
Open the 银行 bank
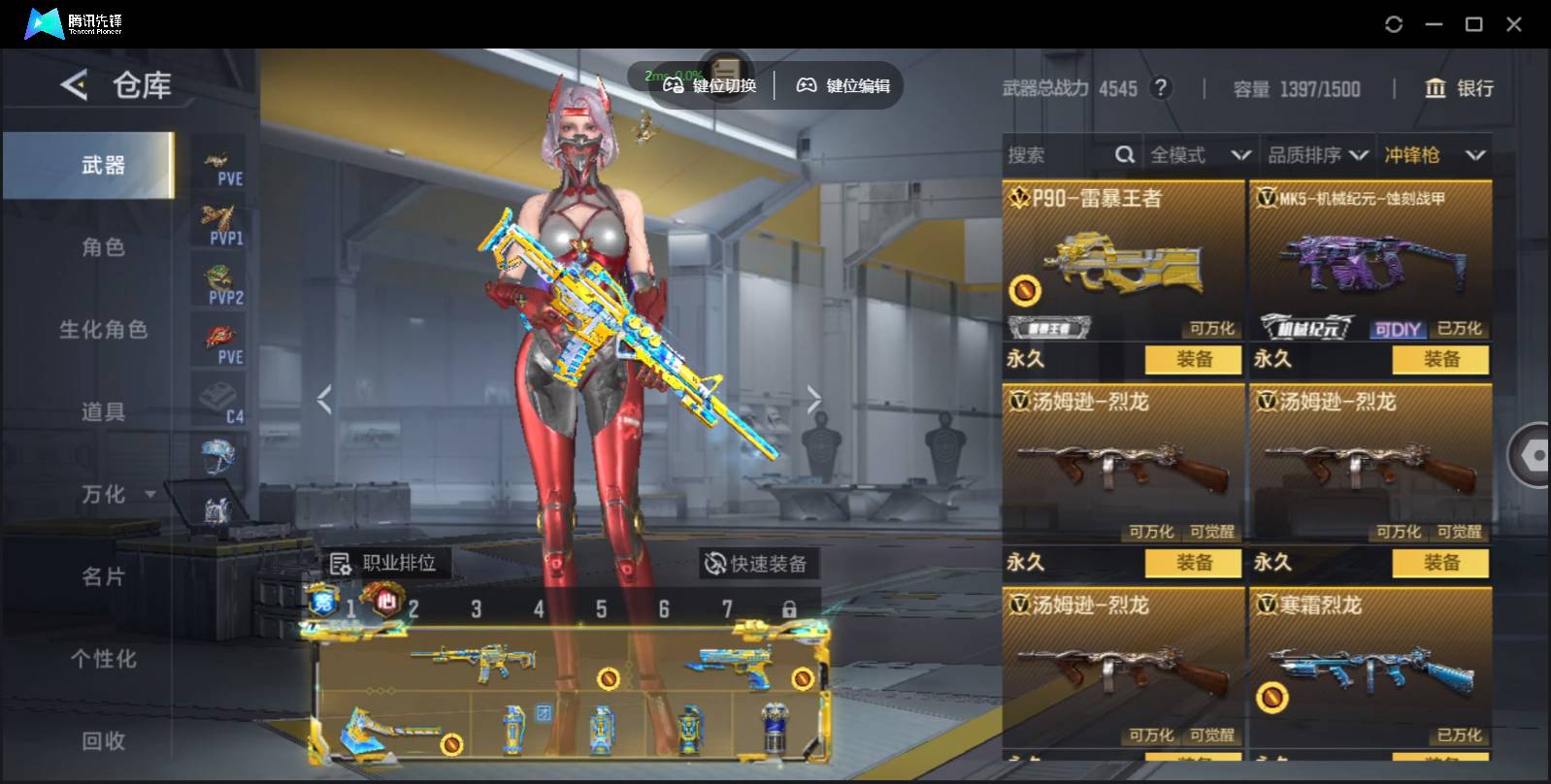coord(1458,88)
